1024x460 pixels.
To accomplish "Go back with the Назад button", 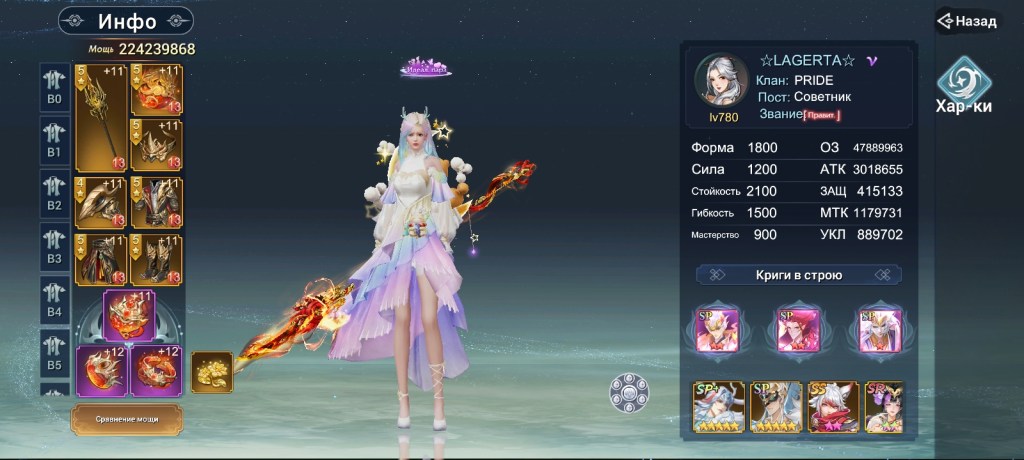I will click(968, 20).
